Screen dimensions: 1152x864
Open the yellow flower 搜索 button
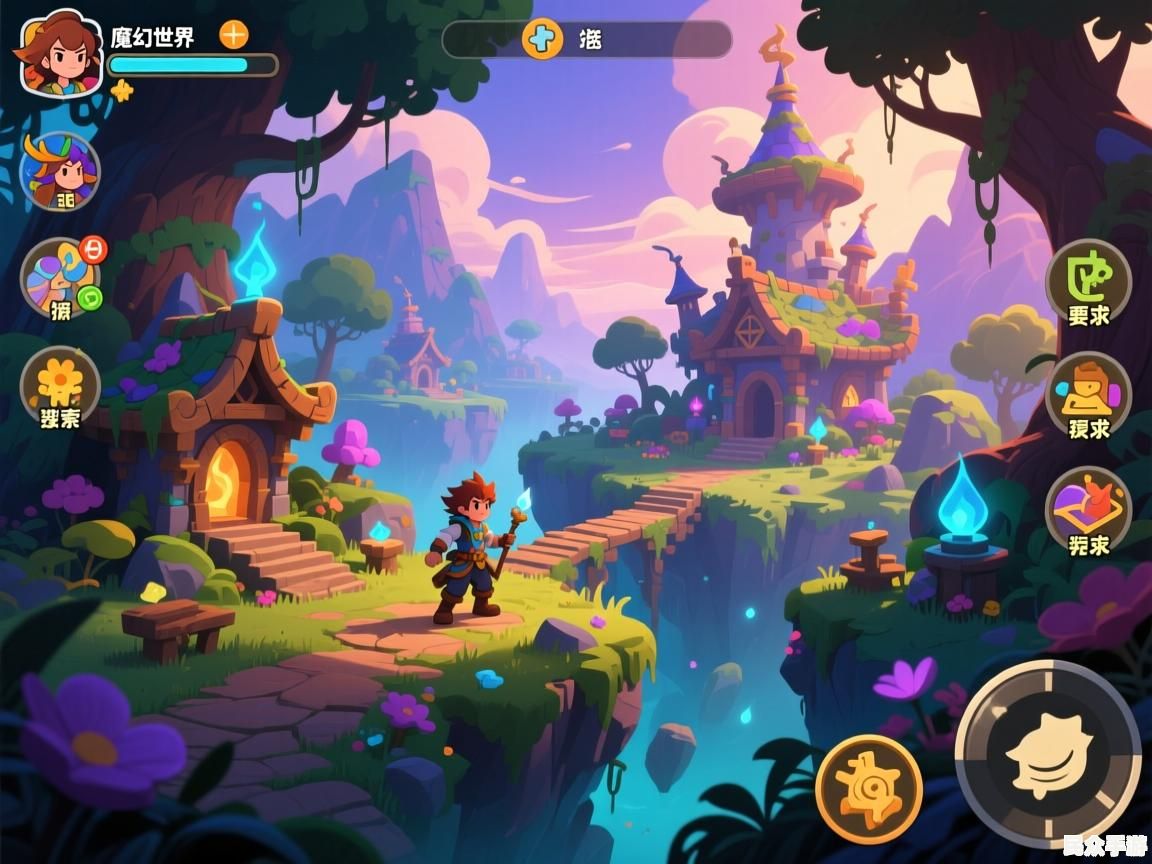[60, 387]
